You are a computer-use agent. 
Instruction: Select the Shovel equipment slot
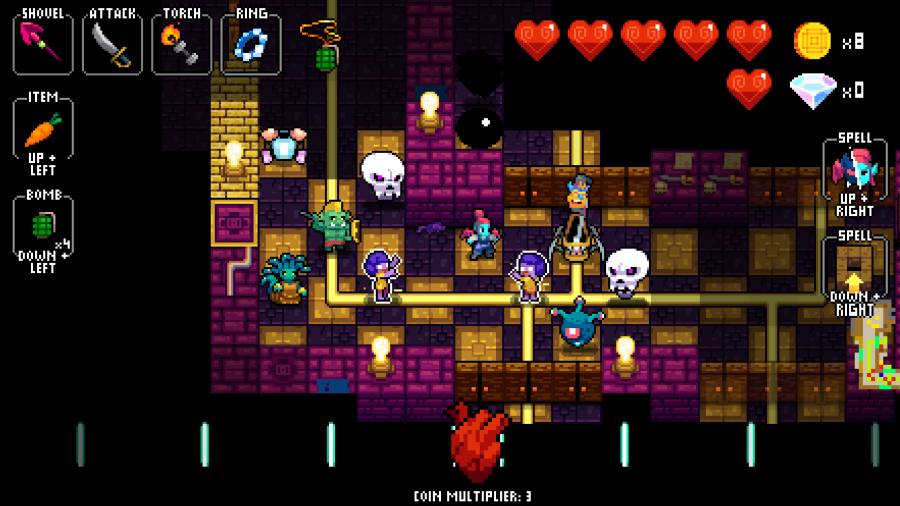coord(42,43)
